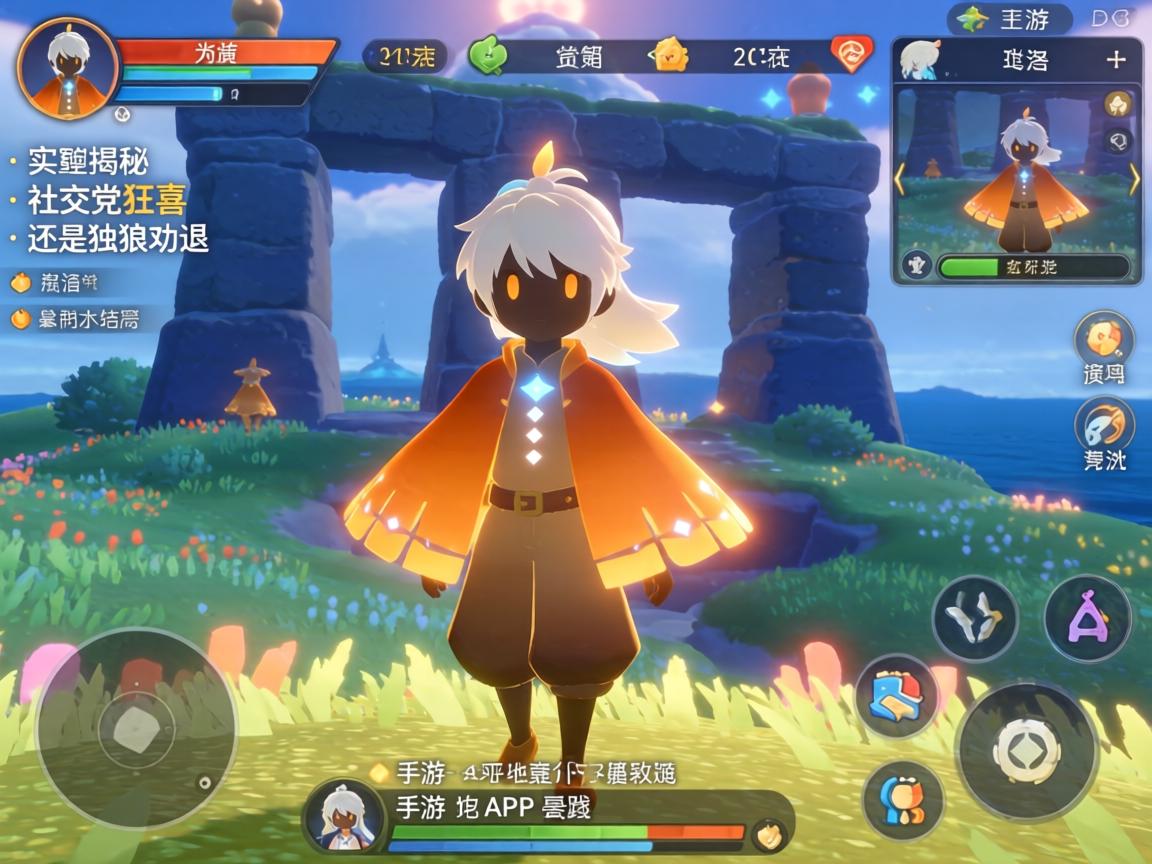
Task: Open the 主游 button with green bird
Action: (1010, 18)
